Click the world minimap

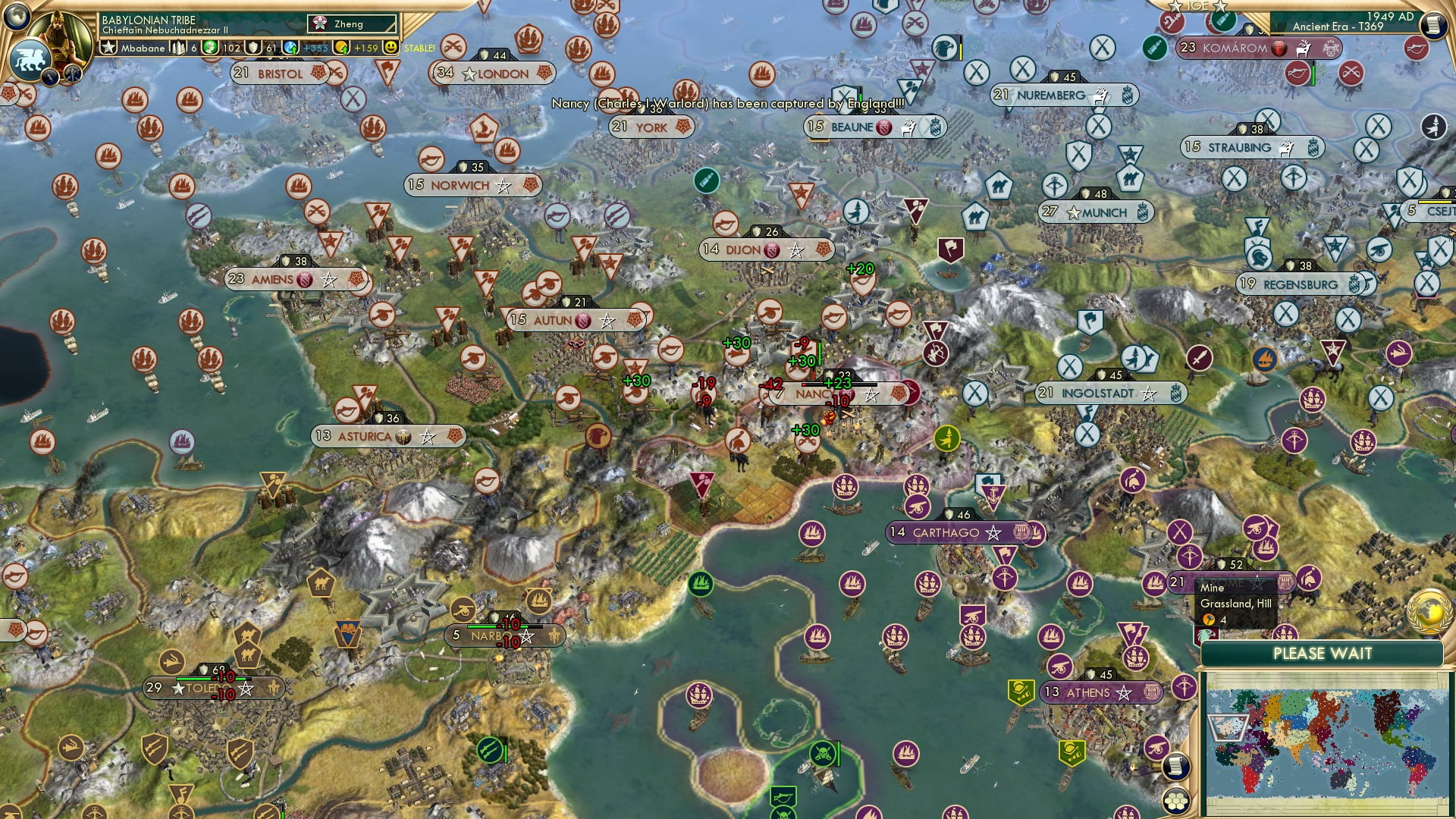[1326, 742]
